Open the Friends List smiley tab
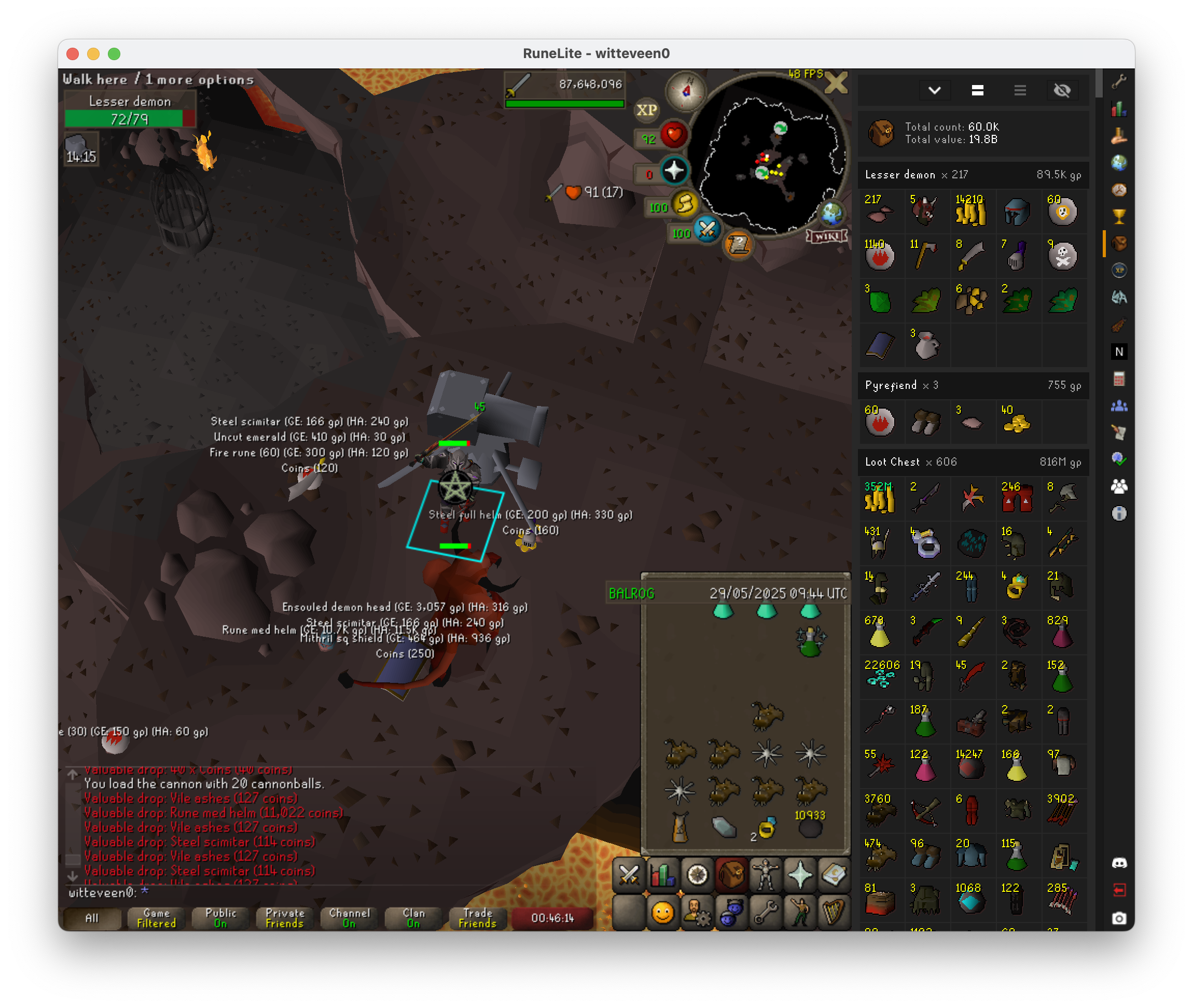The image size is (1193, 1008). [663, 912]
